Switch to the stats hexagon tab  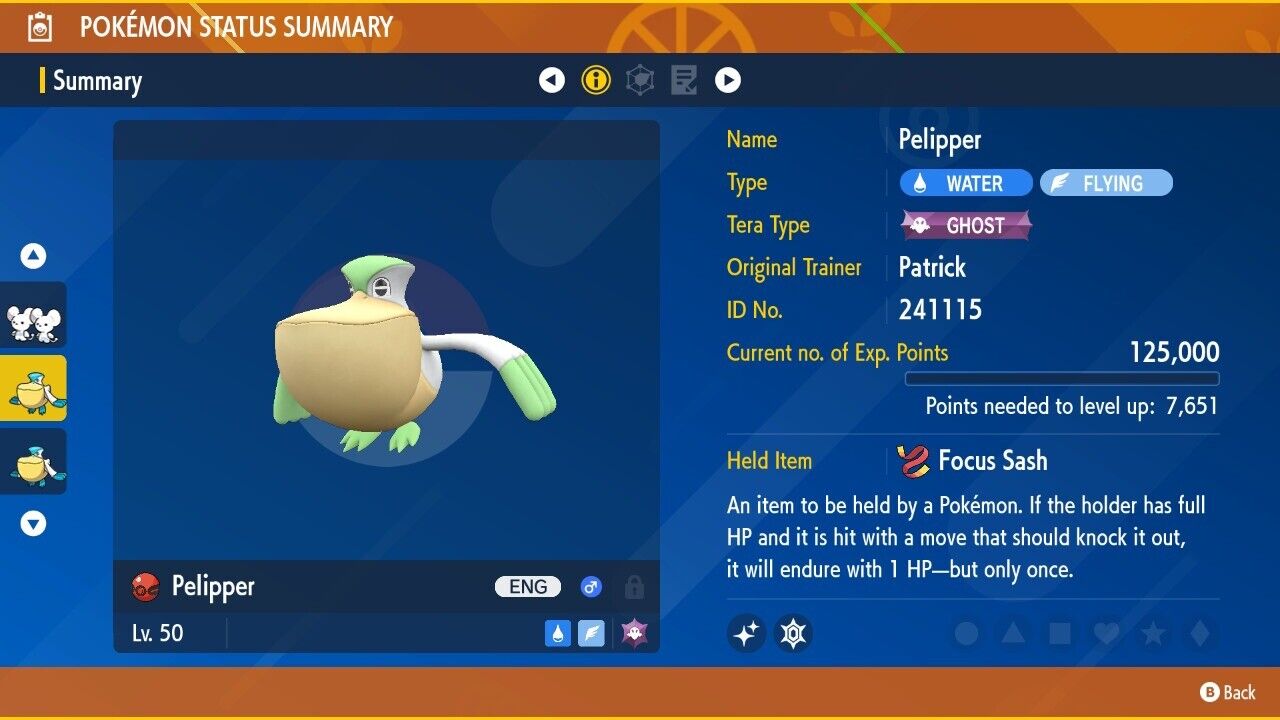pos(640,80)
